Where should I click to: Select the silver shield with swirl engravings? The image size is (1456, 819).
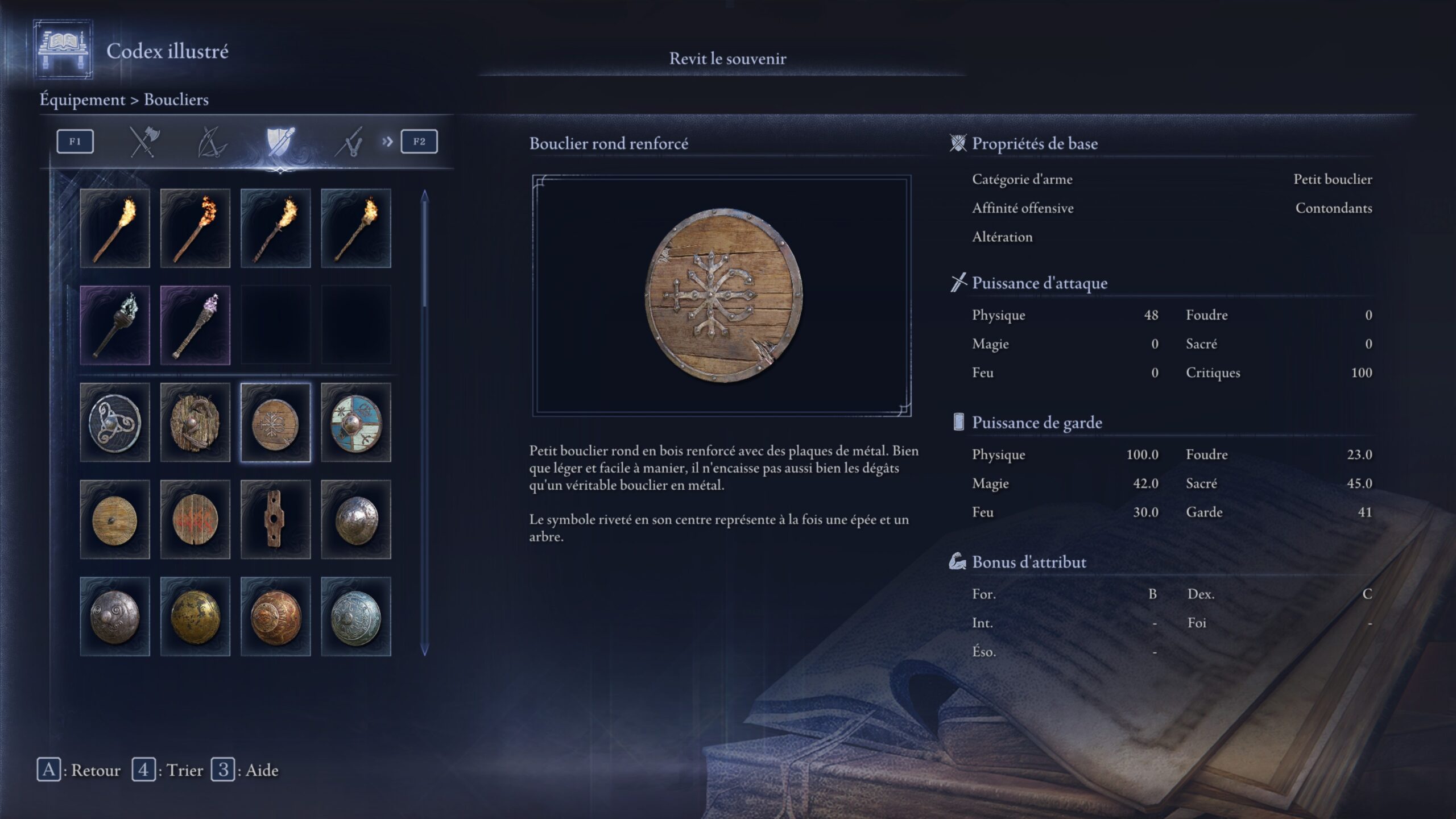(115, 617)
